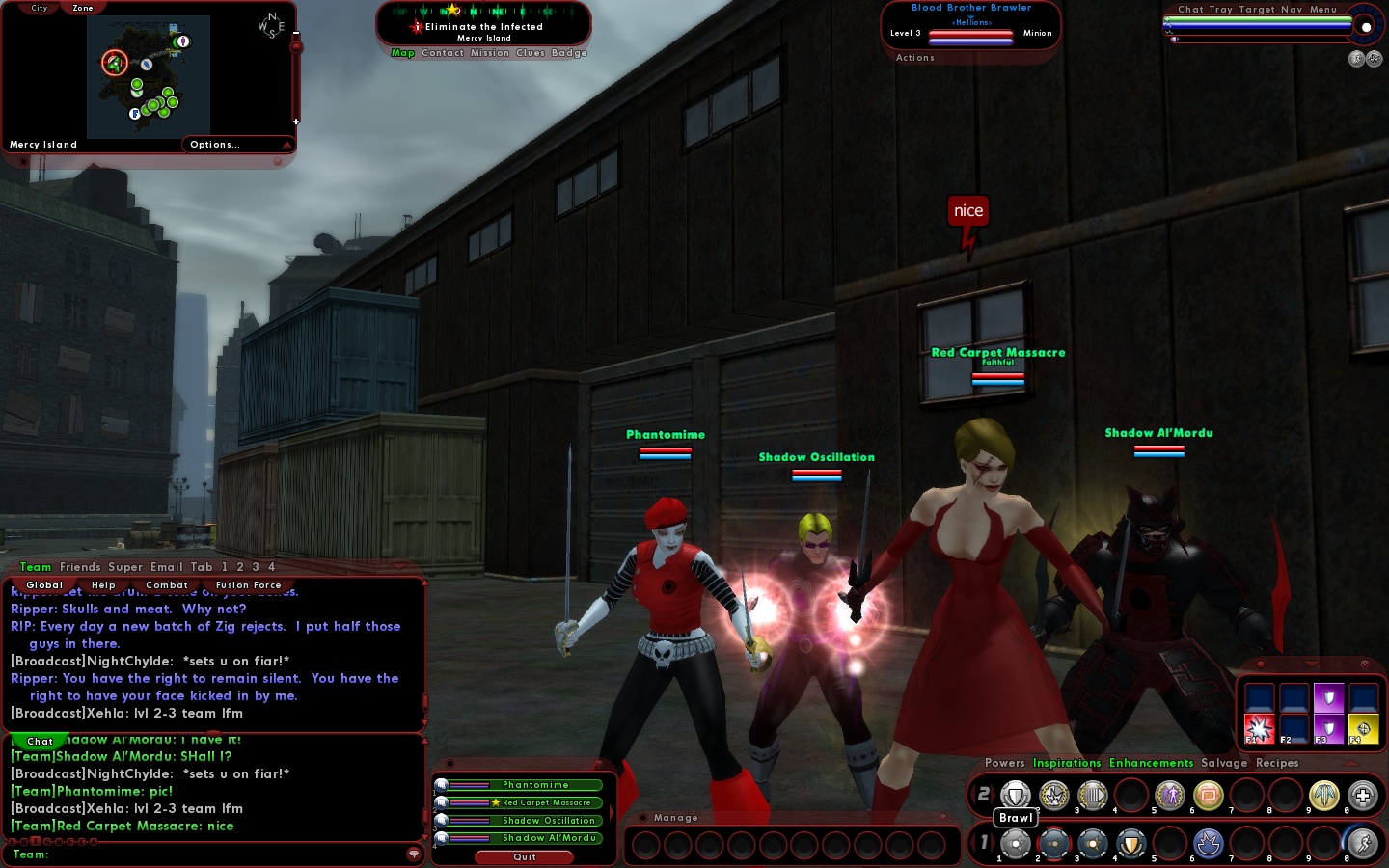The image size is (1389, 868).
Task: Activate the Sprint power in slot 0
Action: [x=1362, y=844]
